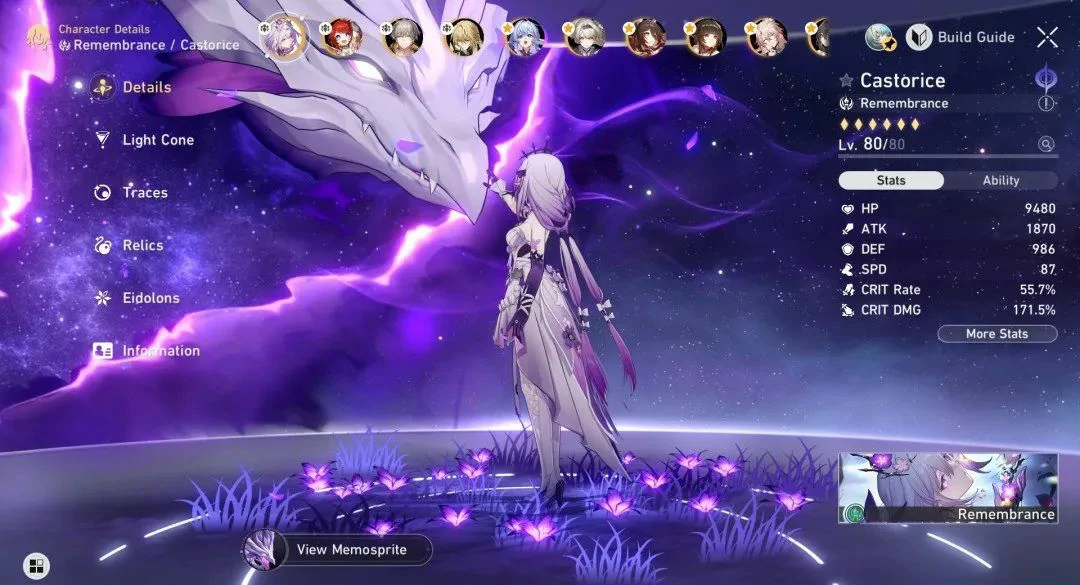1080x585 pixels.
Task: Click the View Memosprite button
Action: click(x=339, y=549)
